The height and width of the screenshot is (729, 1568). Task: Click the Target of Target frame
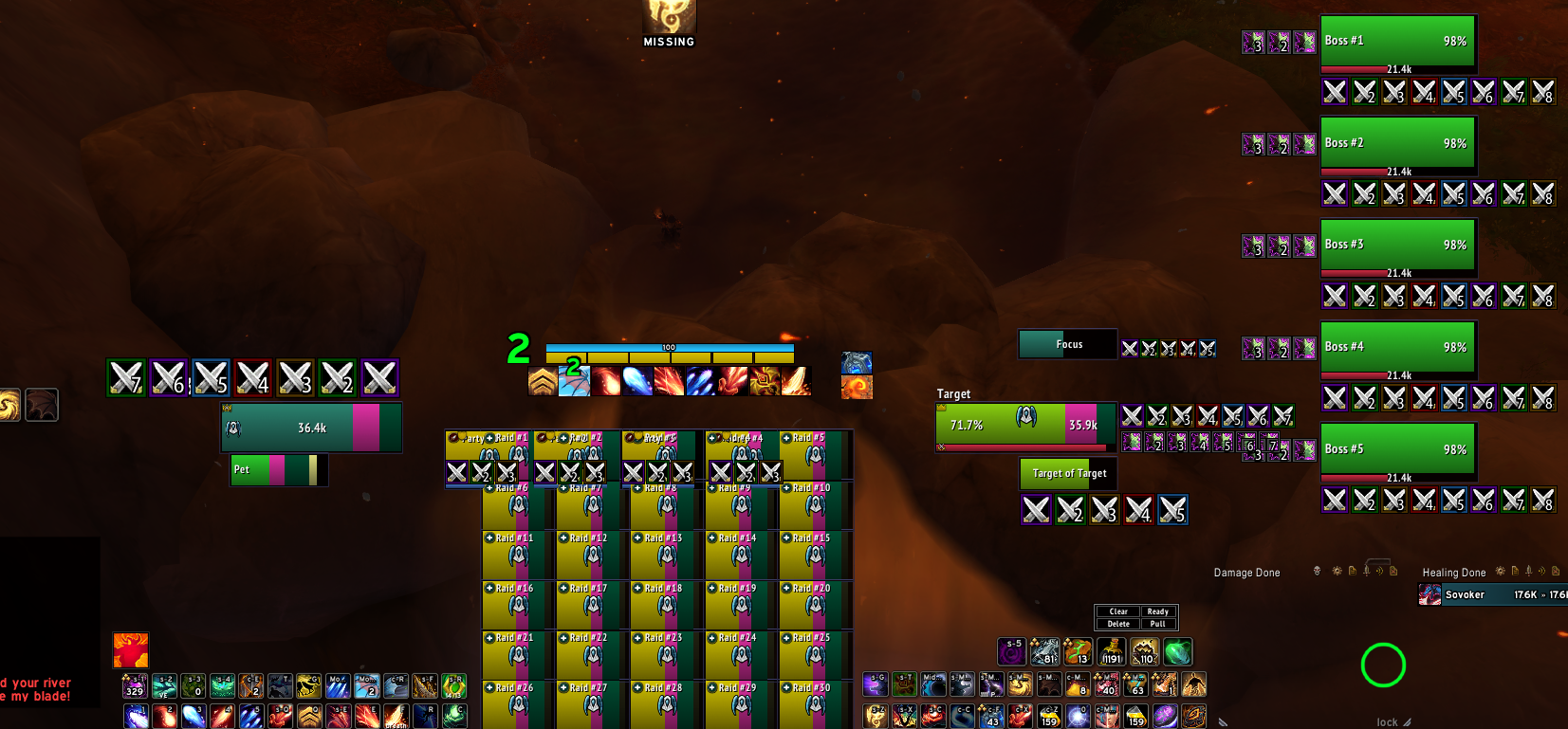[1069, 473]
